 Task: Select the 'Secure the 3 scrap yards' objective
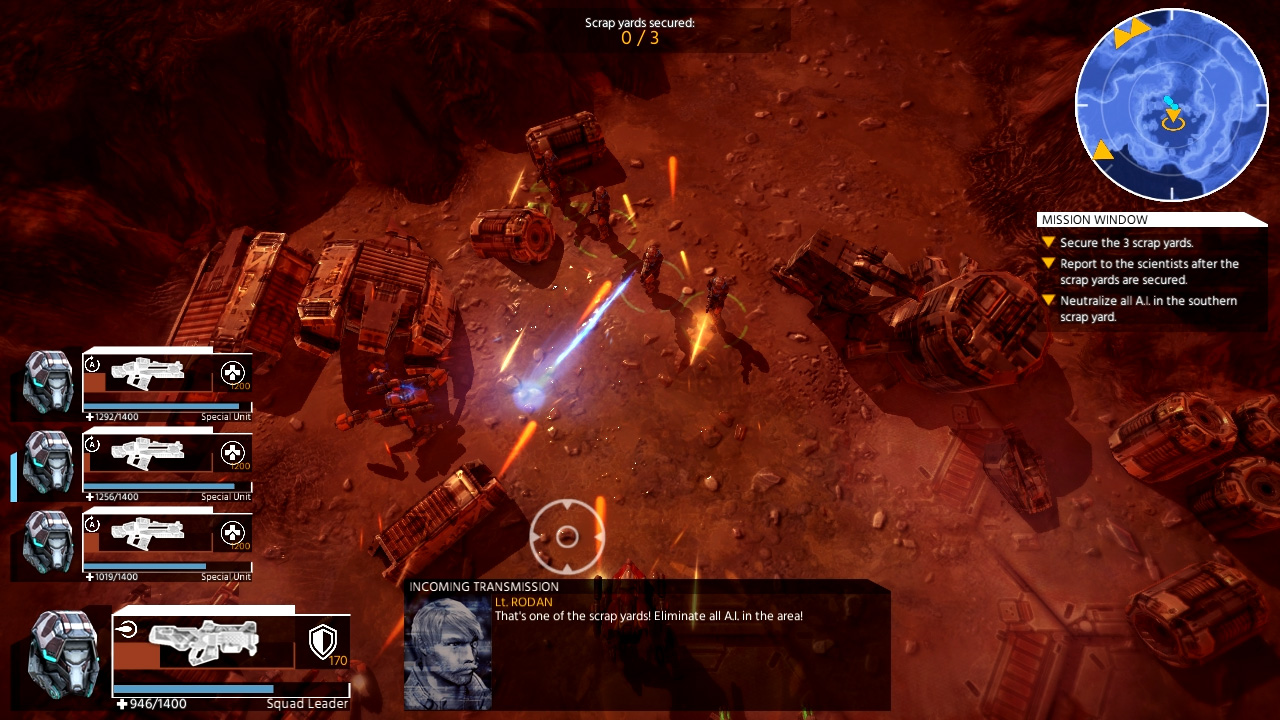pyautogui.click(x=1126, y=243)
